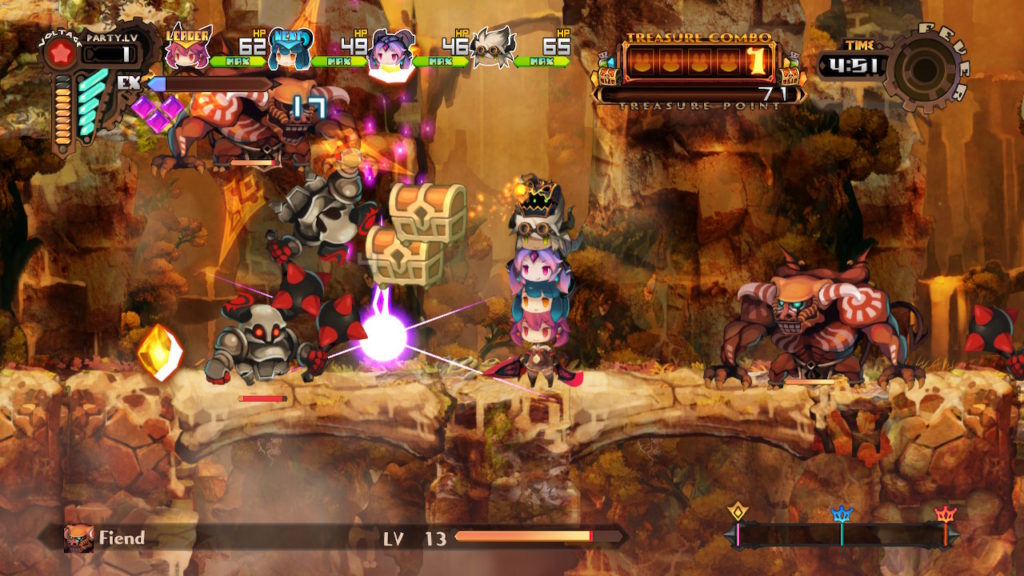The height and width of the screenshot is (576, 1024).
Task: Activate the Voltage star emblem
Action: (x=60, y=54)
